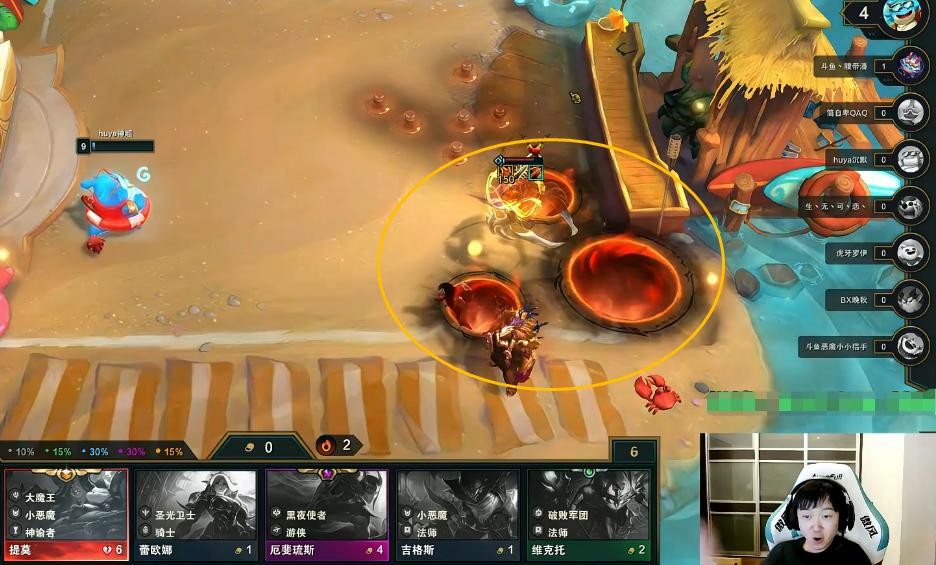Select 斗鱼恶魔小小信手 in the player list
This screenshot has width=936, height=565.
point(911,346)
